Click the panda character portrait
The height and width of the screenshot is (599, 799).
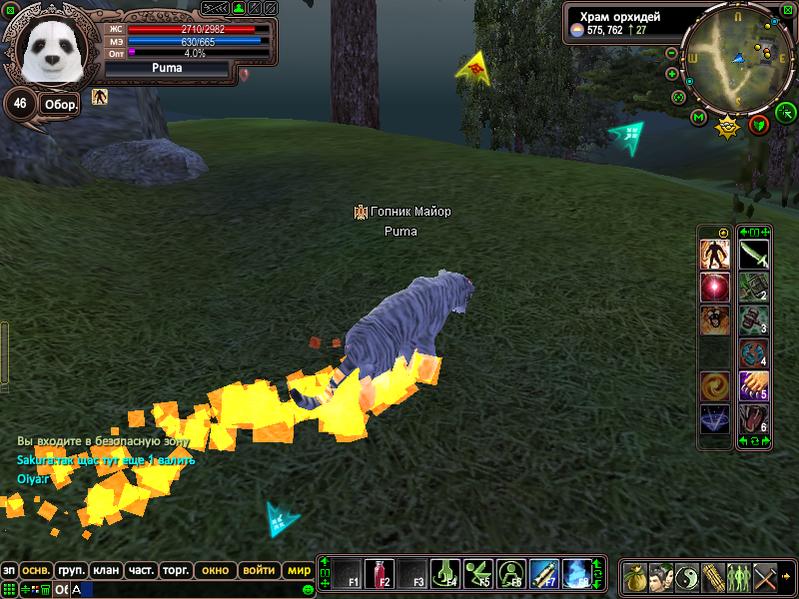[50, 50]
